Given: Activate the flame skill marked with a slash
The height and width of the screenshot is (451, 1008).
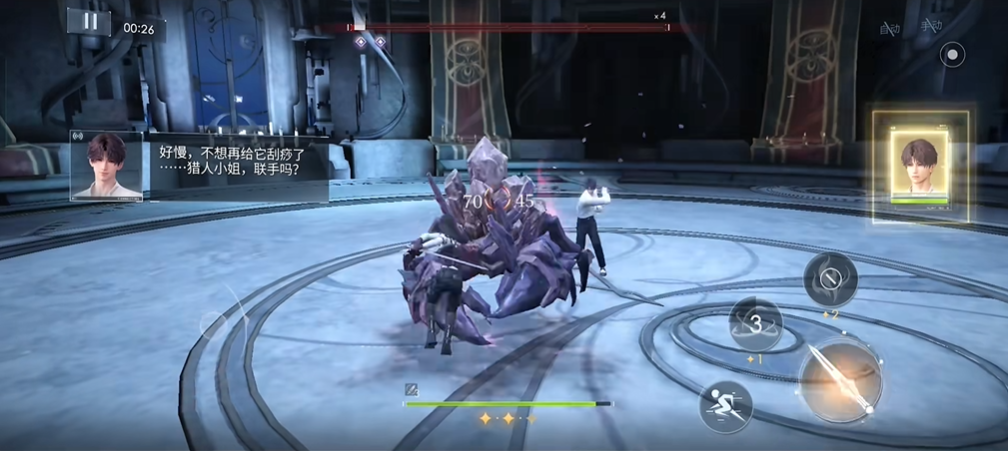Looking at the screenshot, I should (830, 279).
